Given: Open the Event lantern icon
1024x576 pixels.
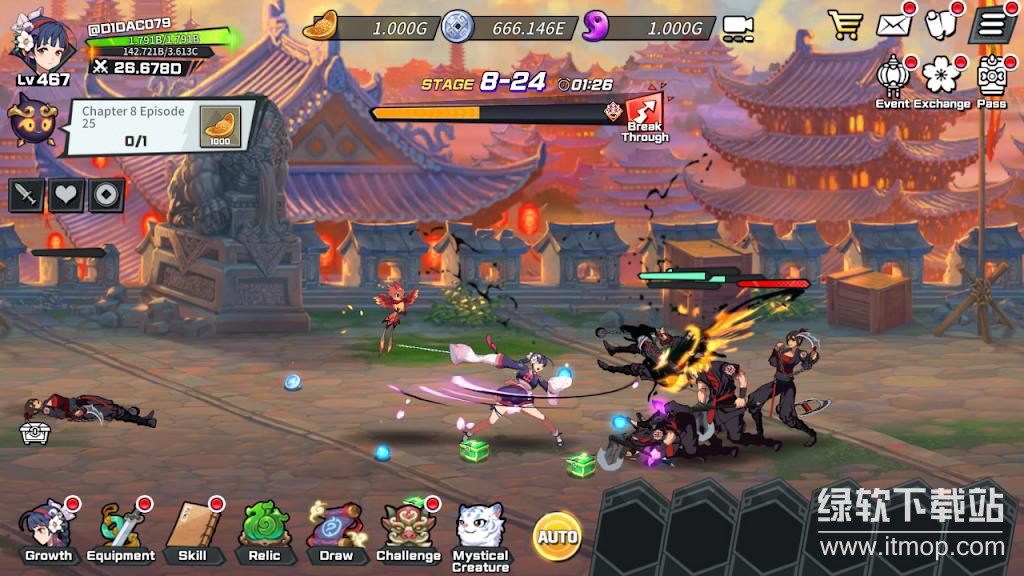Looking at the screenshot, I should 892,81.
